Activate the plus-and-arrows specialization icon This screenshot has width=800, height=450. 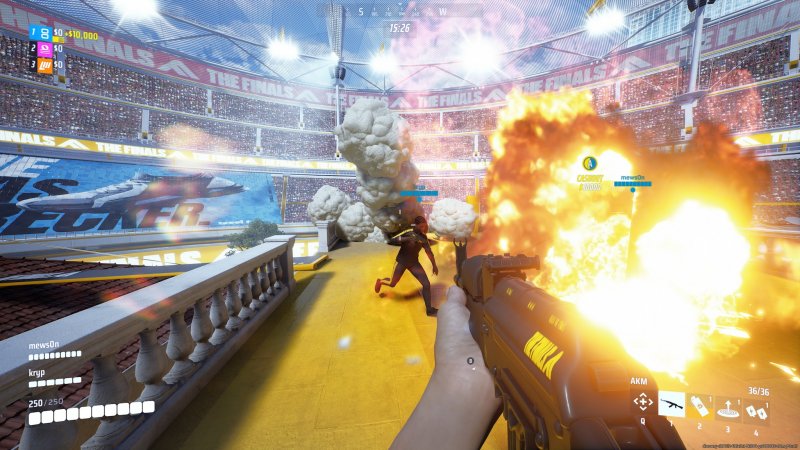(642, 404)
